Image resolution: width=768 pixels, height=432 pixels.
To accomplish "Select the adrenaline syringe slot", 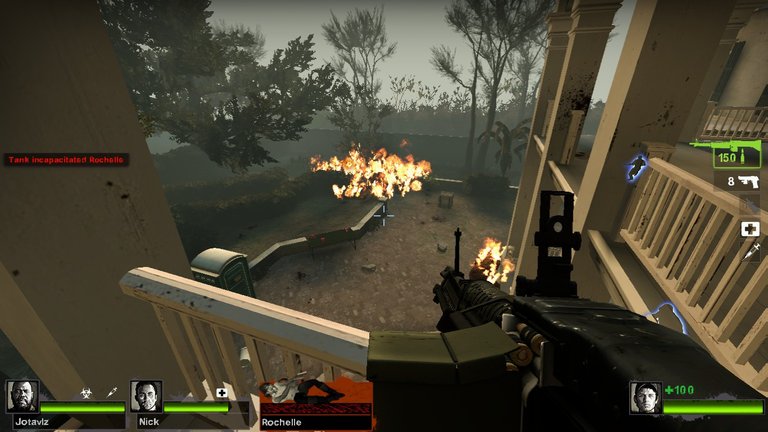I will 749,252.
